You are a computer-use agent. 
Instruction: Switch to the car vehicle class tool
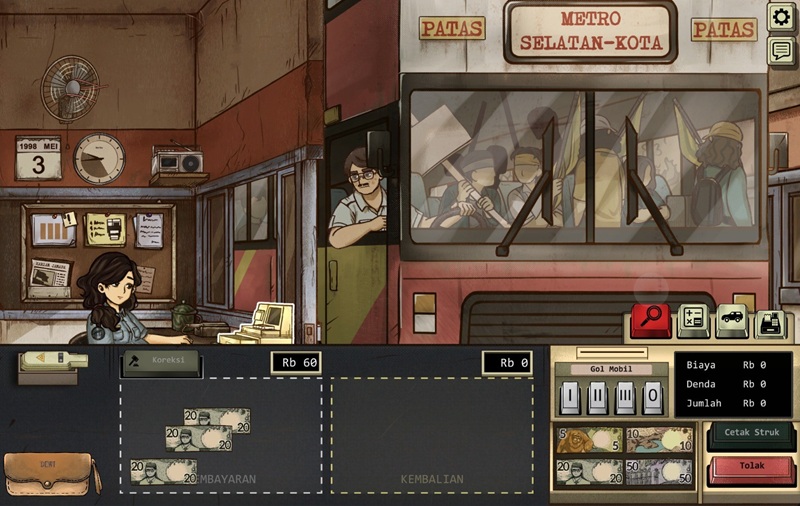733,321
